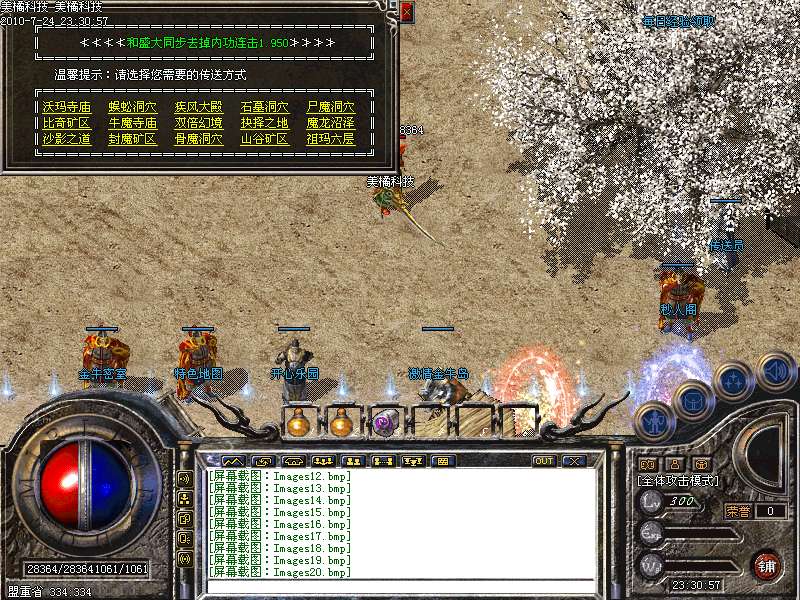This screenshot has width=800, height=600.
Task: Pick the 尸魔洞穴 destination
Action: [330, 106]
